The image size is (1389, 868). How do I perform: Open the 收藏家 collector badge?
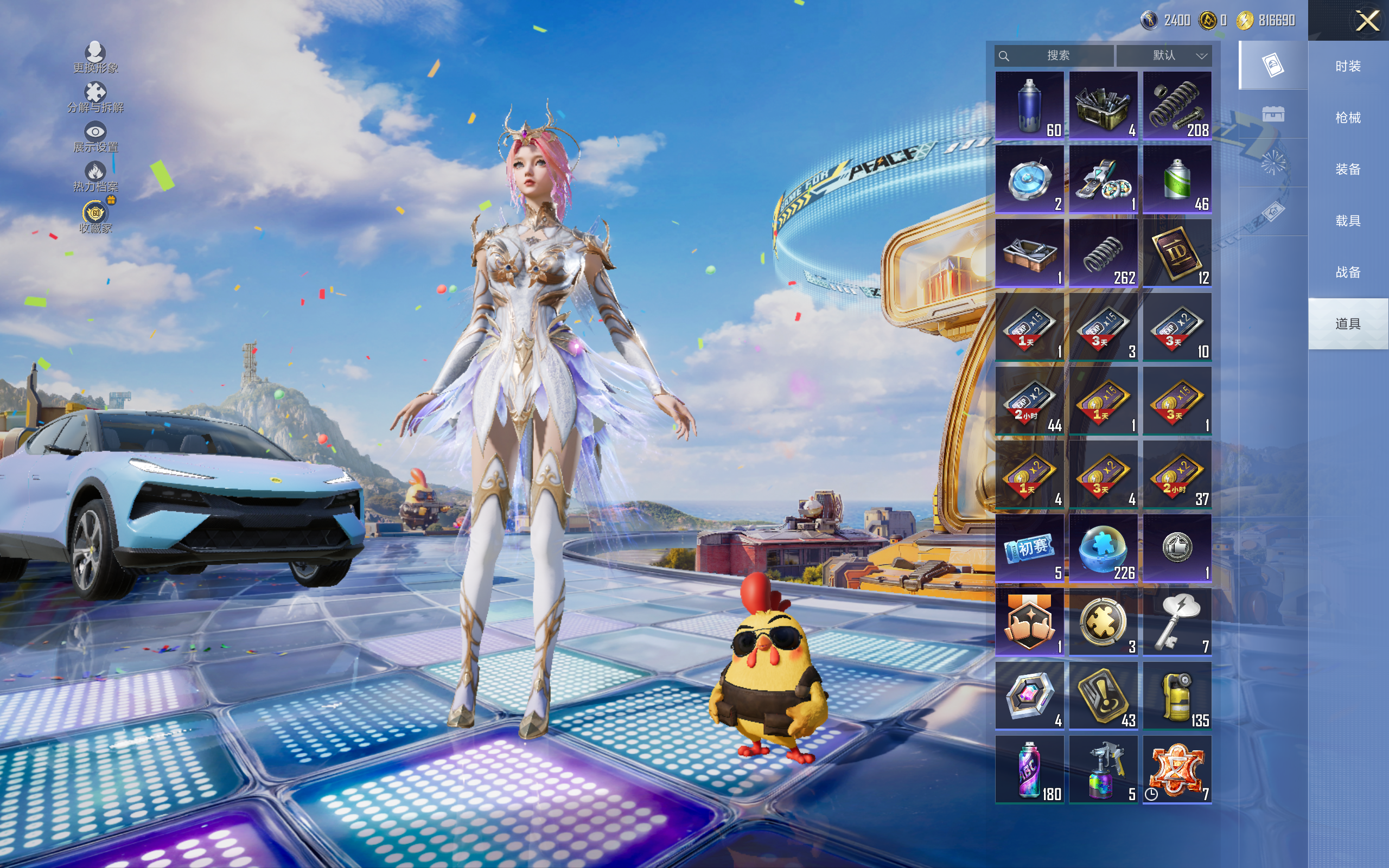(x=95, y=217)
